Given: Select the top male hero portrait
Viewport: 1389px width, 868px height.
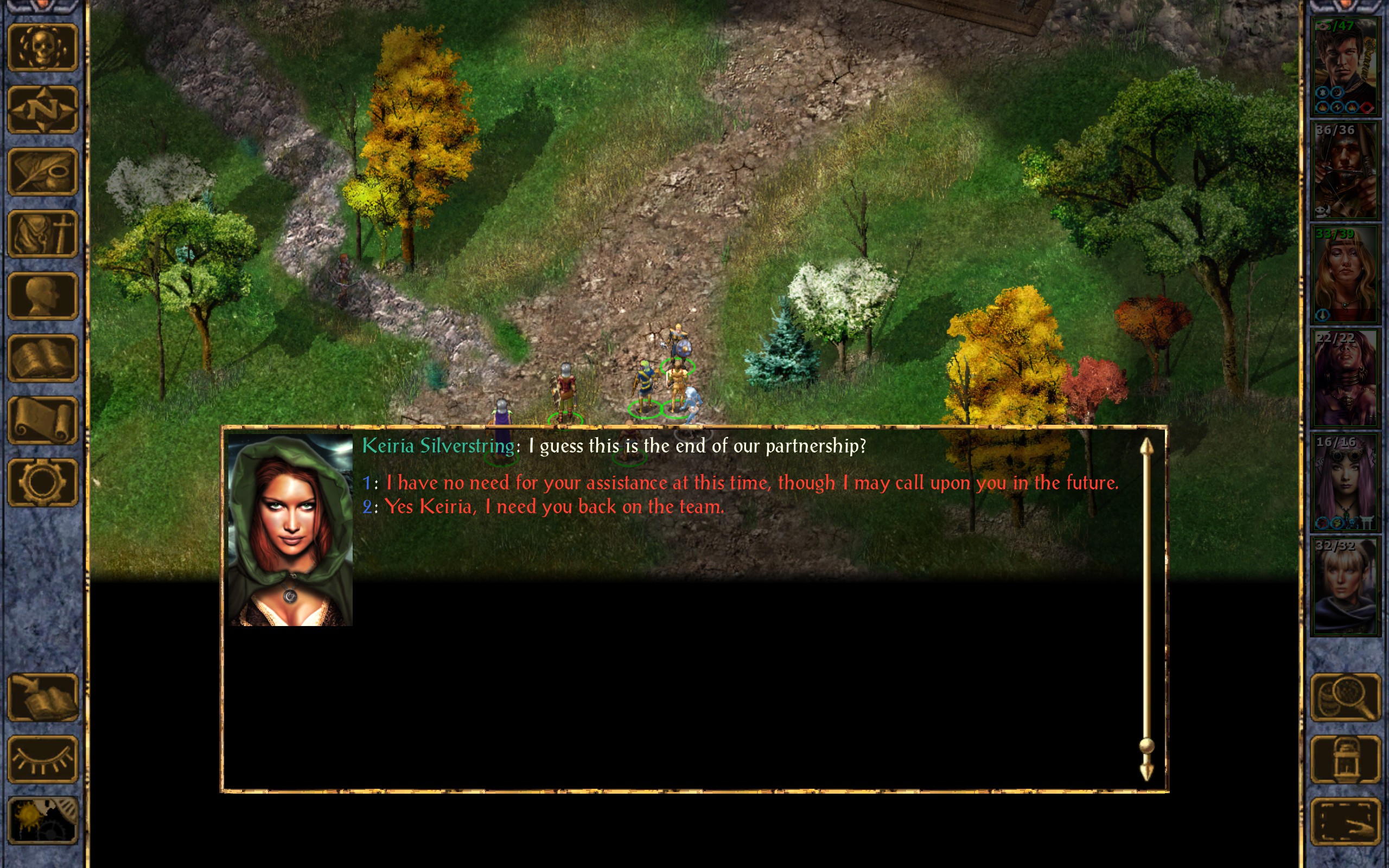Looking at the screenshot, I should pyautogui.click(x=1345, y=66).
